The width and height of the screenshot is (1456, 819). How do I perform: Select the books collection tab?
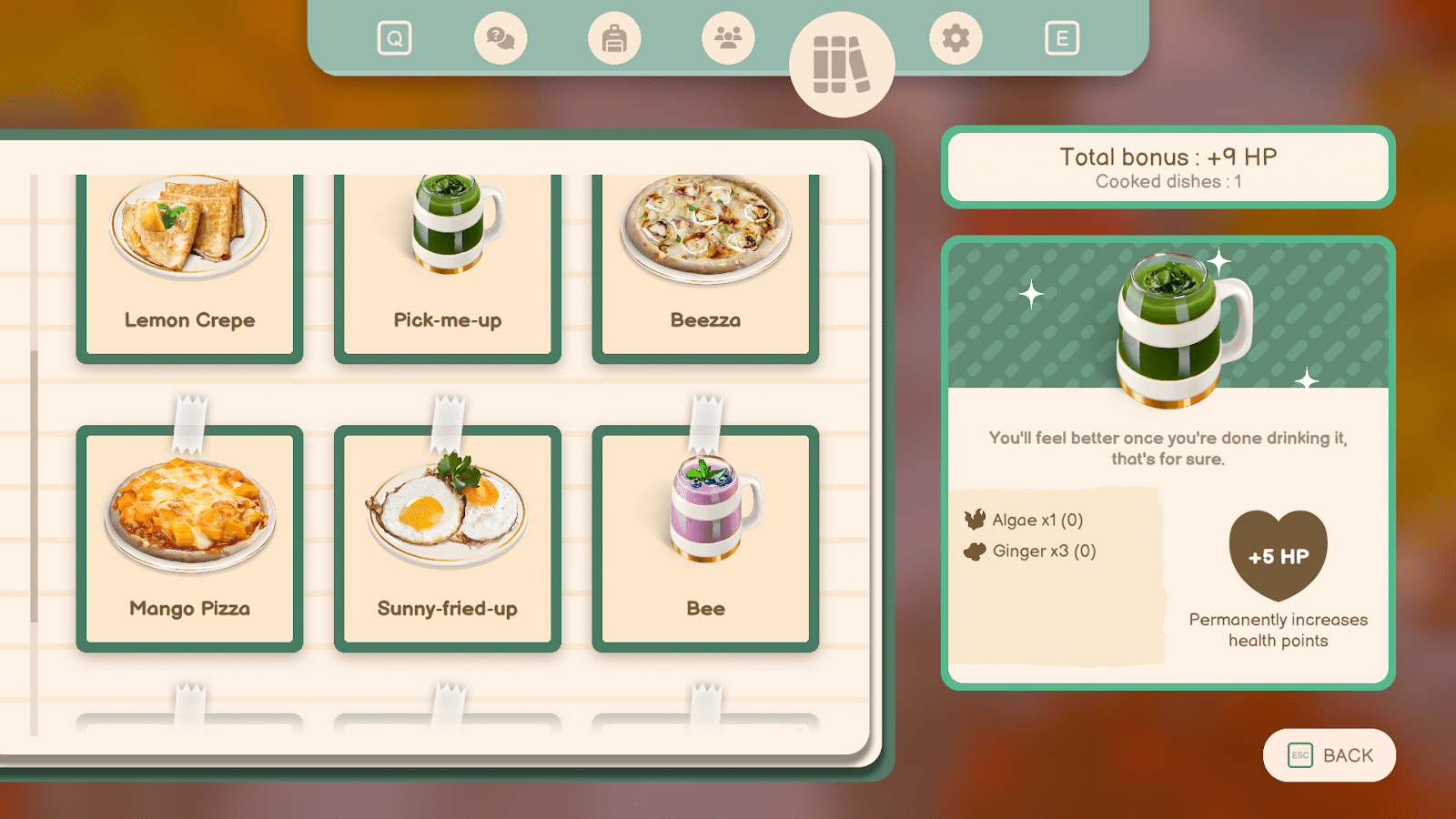tap(842, 65)
